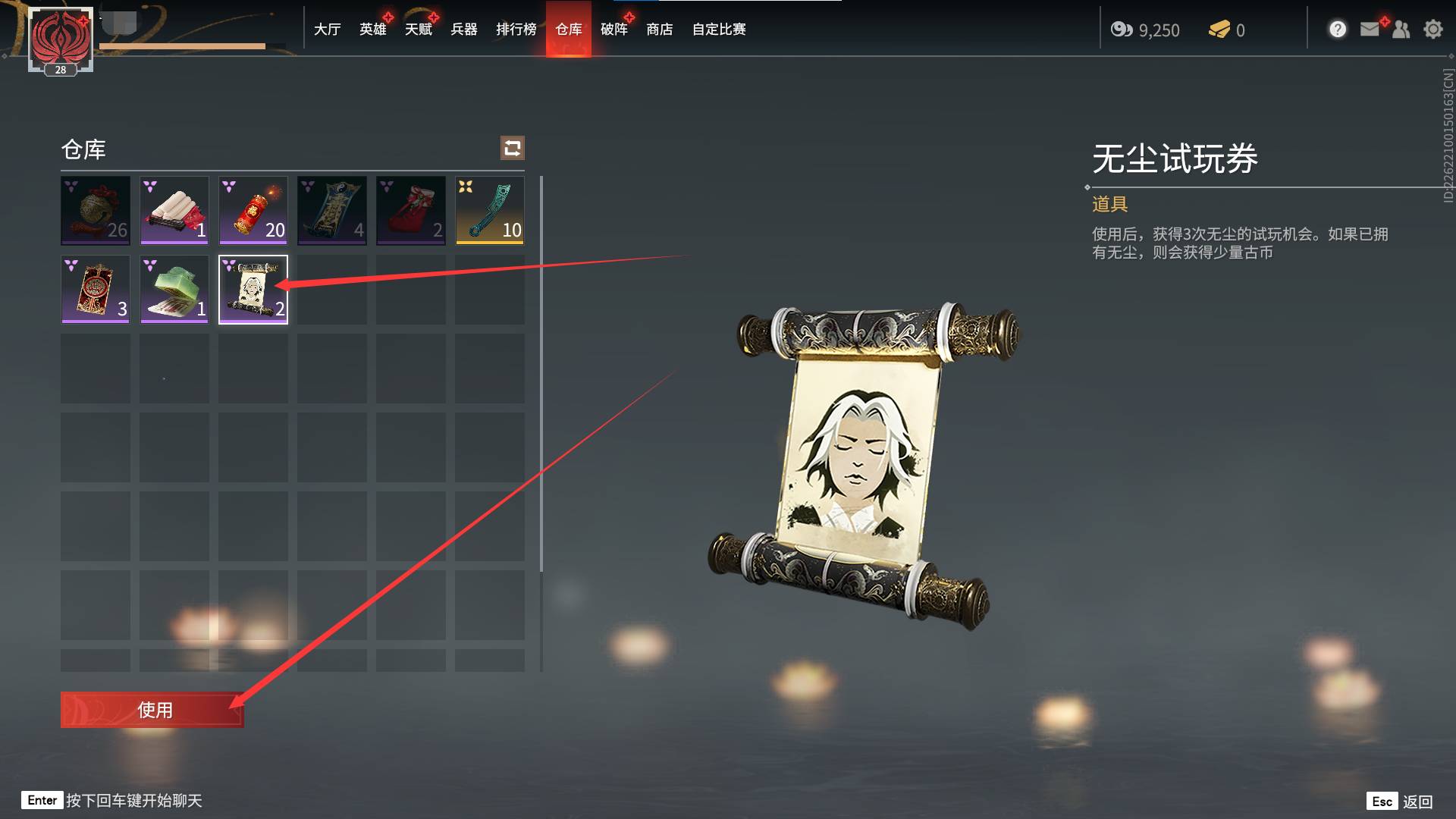Select the red firecracker item slot
Viewport: 1456px width, 819px height.
[253, 210]
